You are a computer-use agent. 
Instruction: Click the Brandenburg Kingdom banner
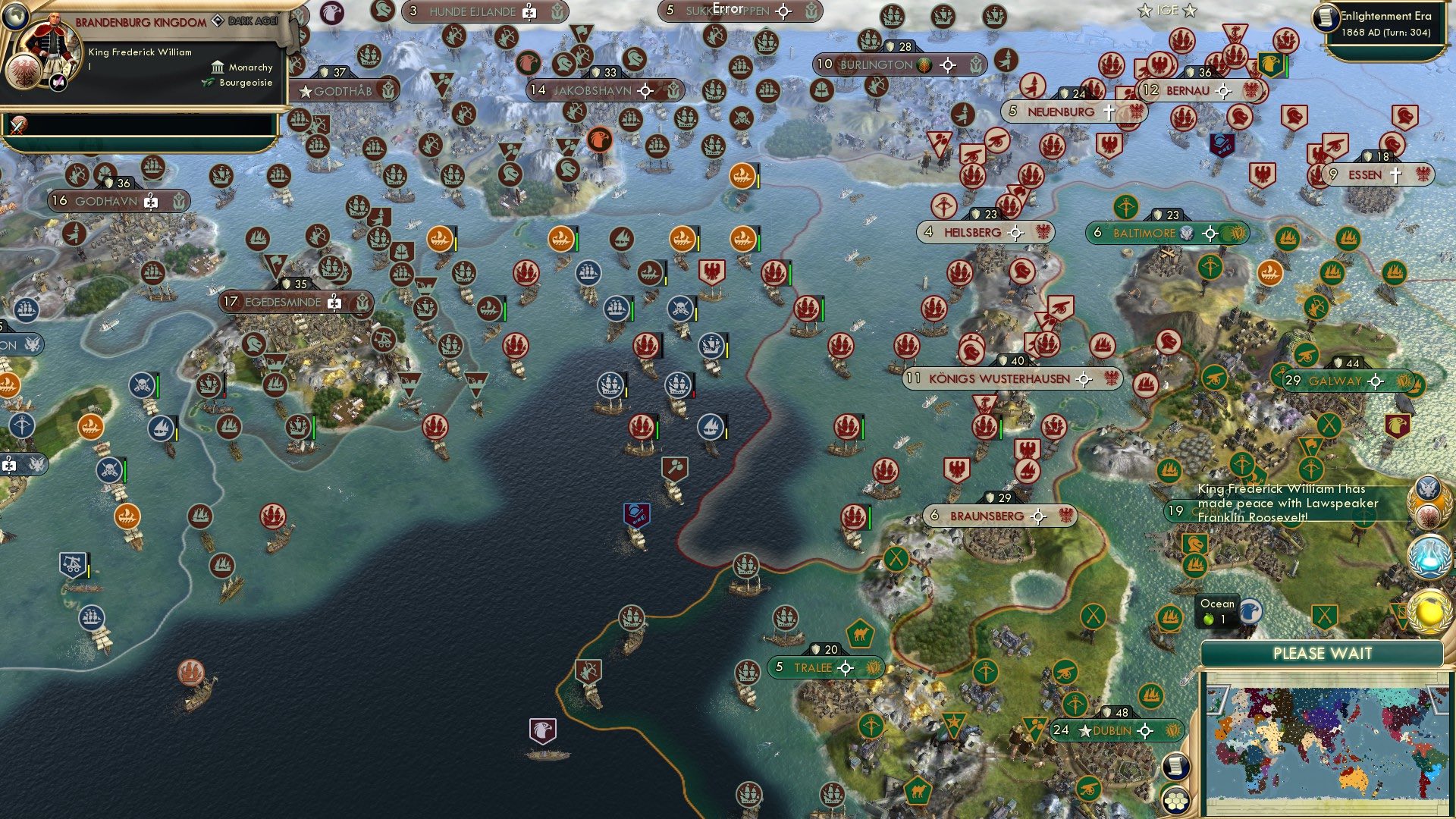pos(140,23)
